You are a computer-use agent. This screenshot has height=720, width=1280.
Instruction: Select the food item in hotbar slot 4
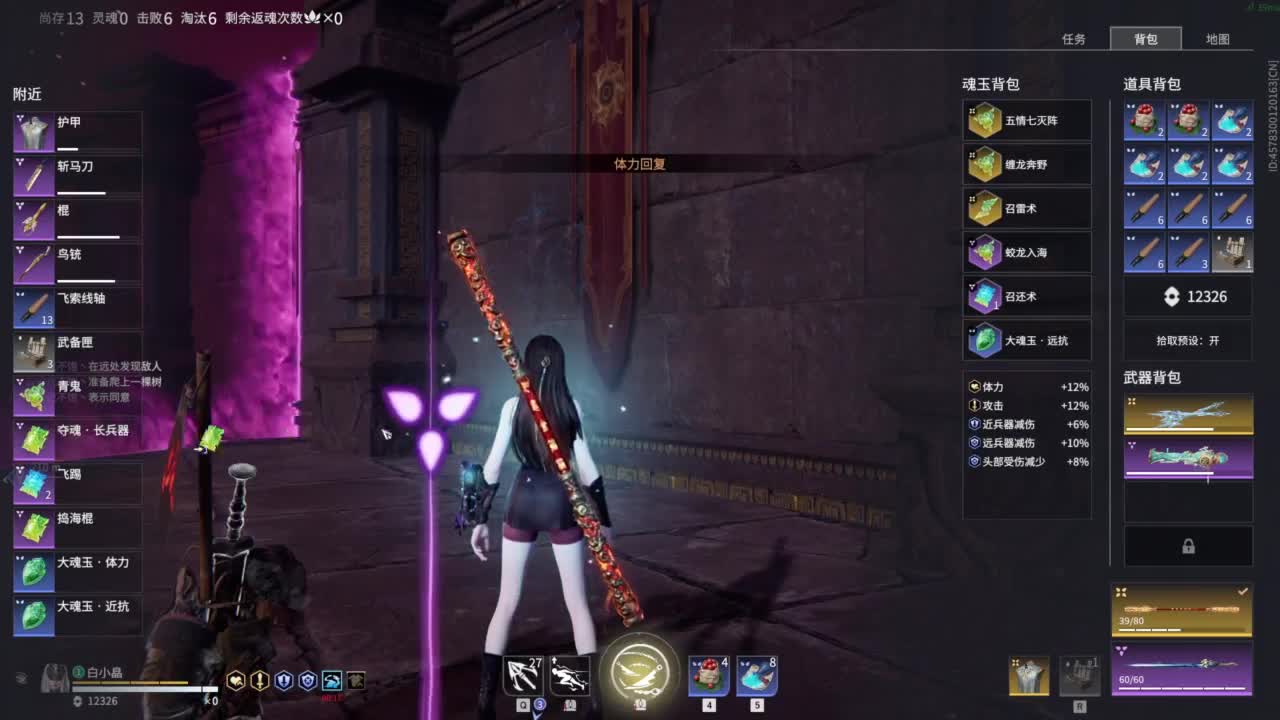(x=707, y=675)
